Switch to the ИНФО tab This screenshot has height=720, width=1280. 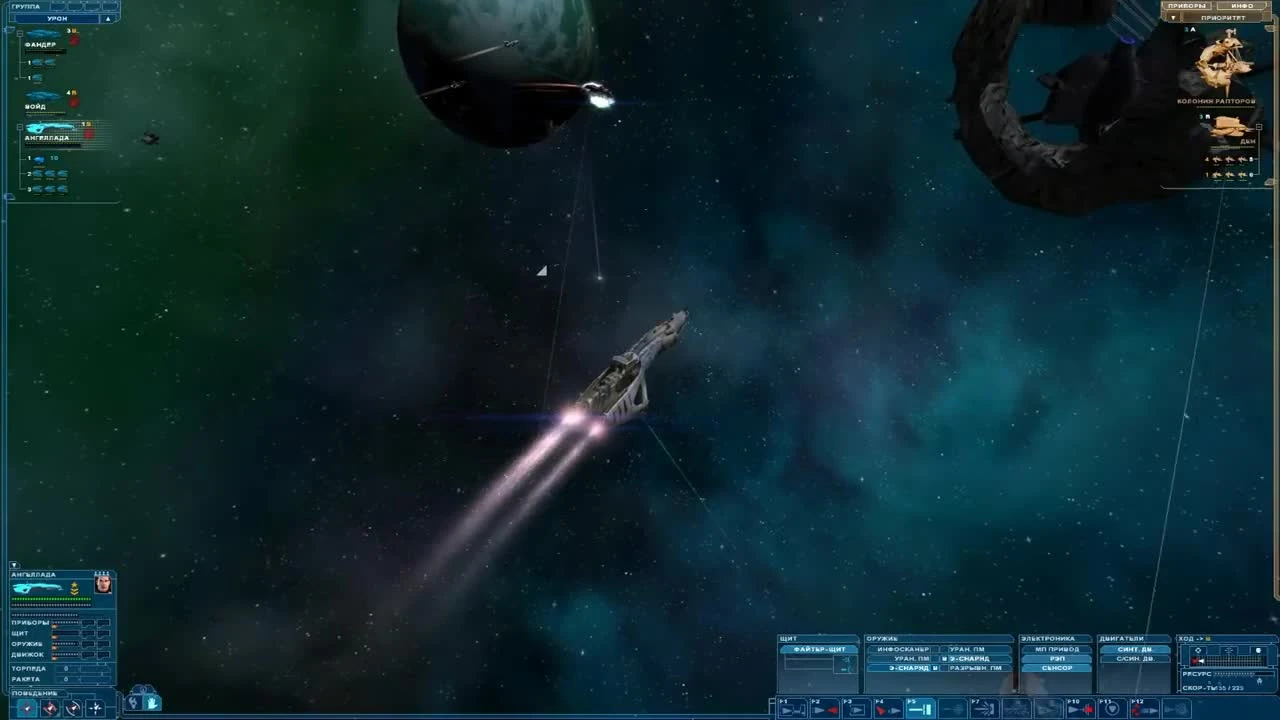tap(1240, 6)
